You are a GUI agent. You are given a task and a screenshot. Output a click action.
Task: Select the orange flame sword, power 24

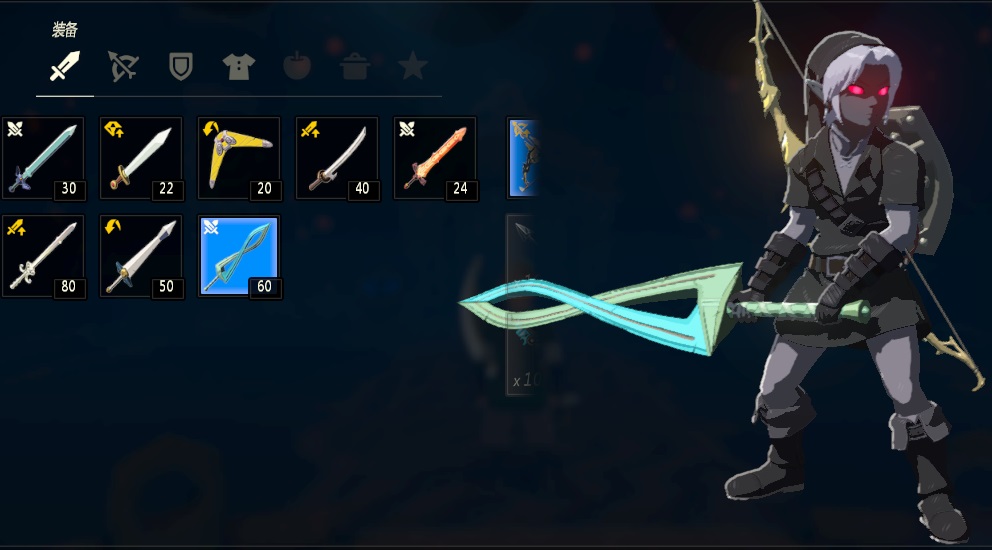tap(435, 158)
